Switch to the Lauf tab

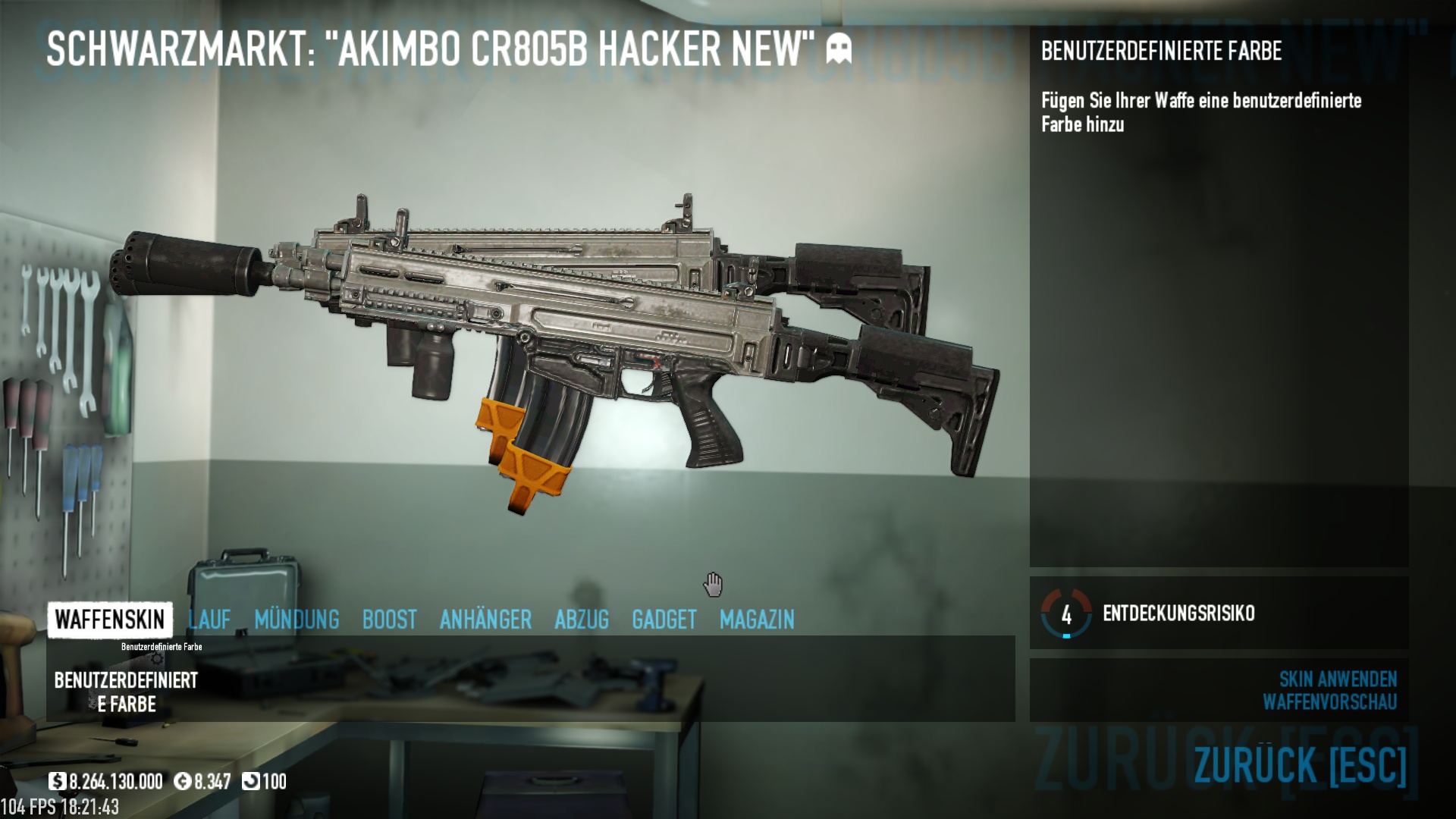(x=209, y=620)
